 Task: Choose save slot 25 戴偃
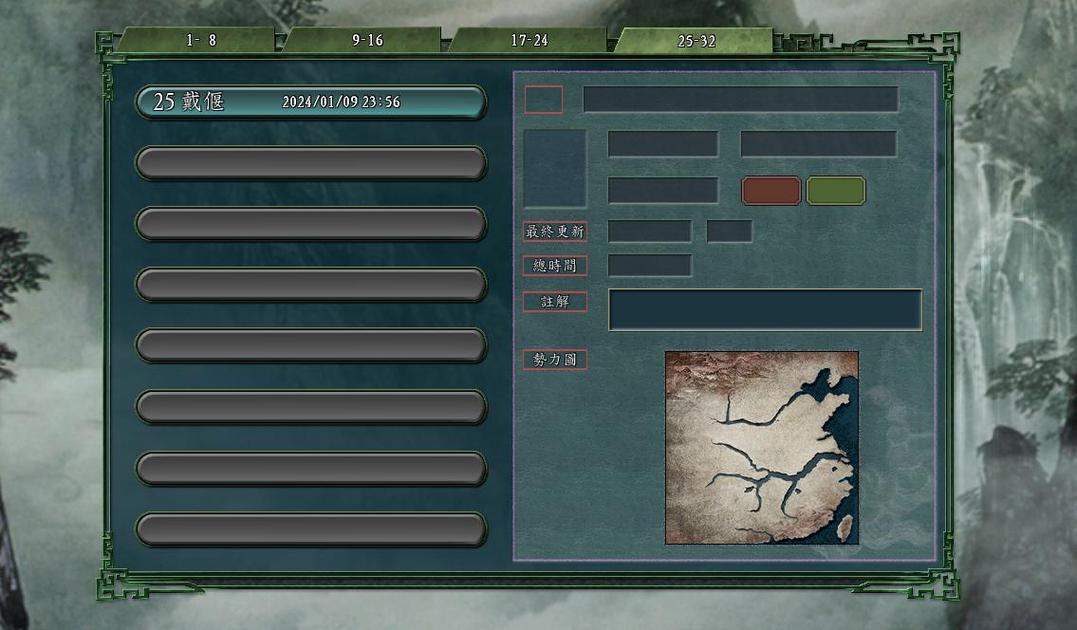311,102
